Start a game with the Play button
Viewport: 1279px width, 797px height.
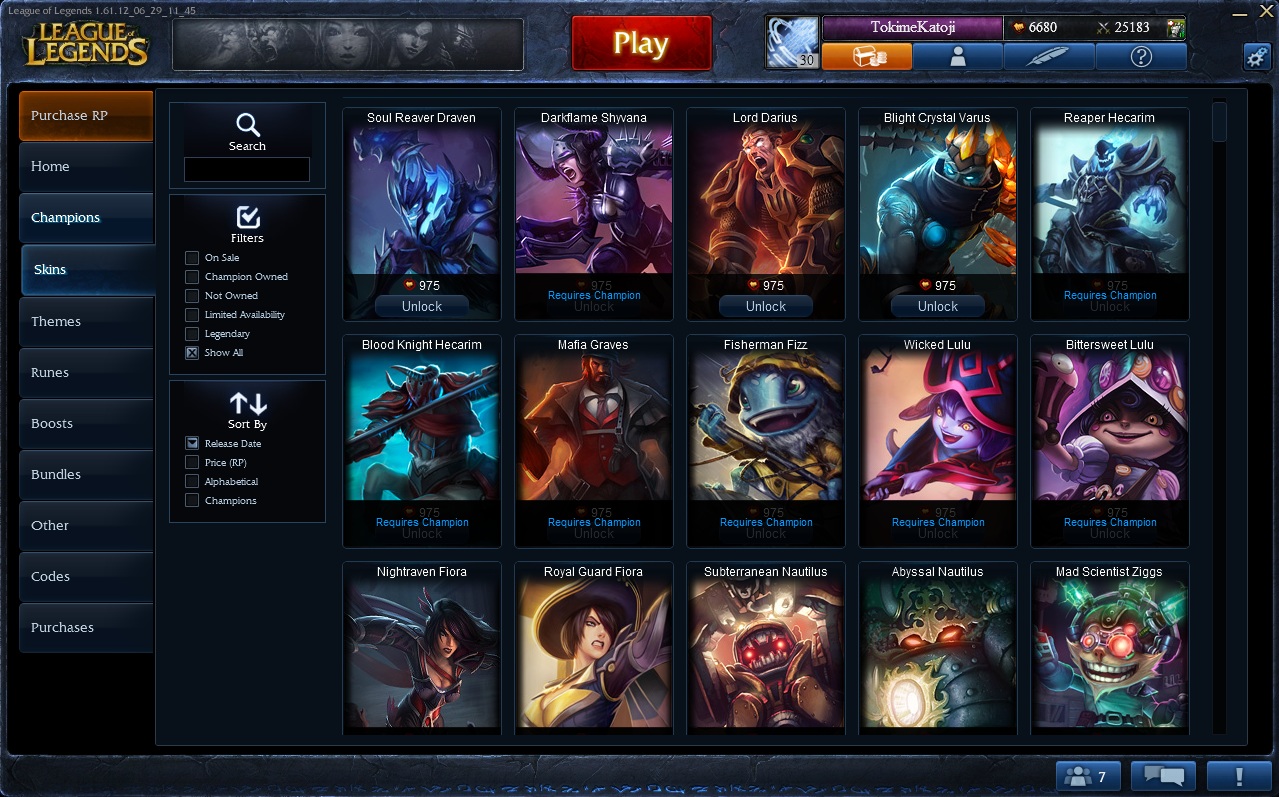pos(641,44)
